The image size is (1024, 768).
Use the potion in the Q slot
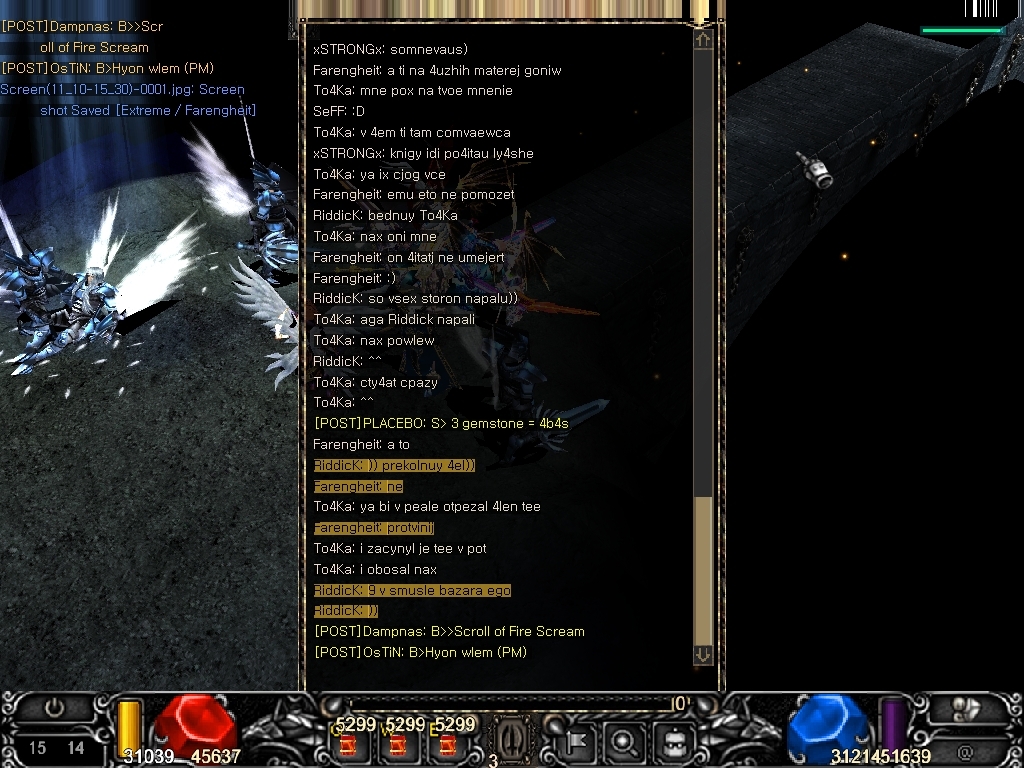click(349, 745)
